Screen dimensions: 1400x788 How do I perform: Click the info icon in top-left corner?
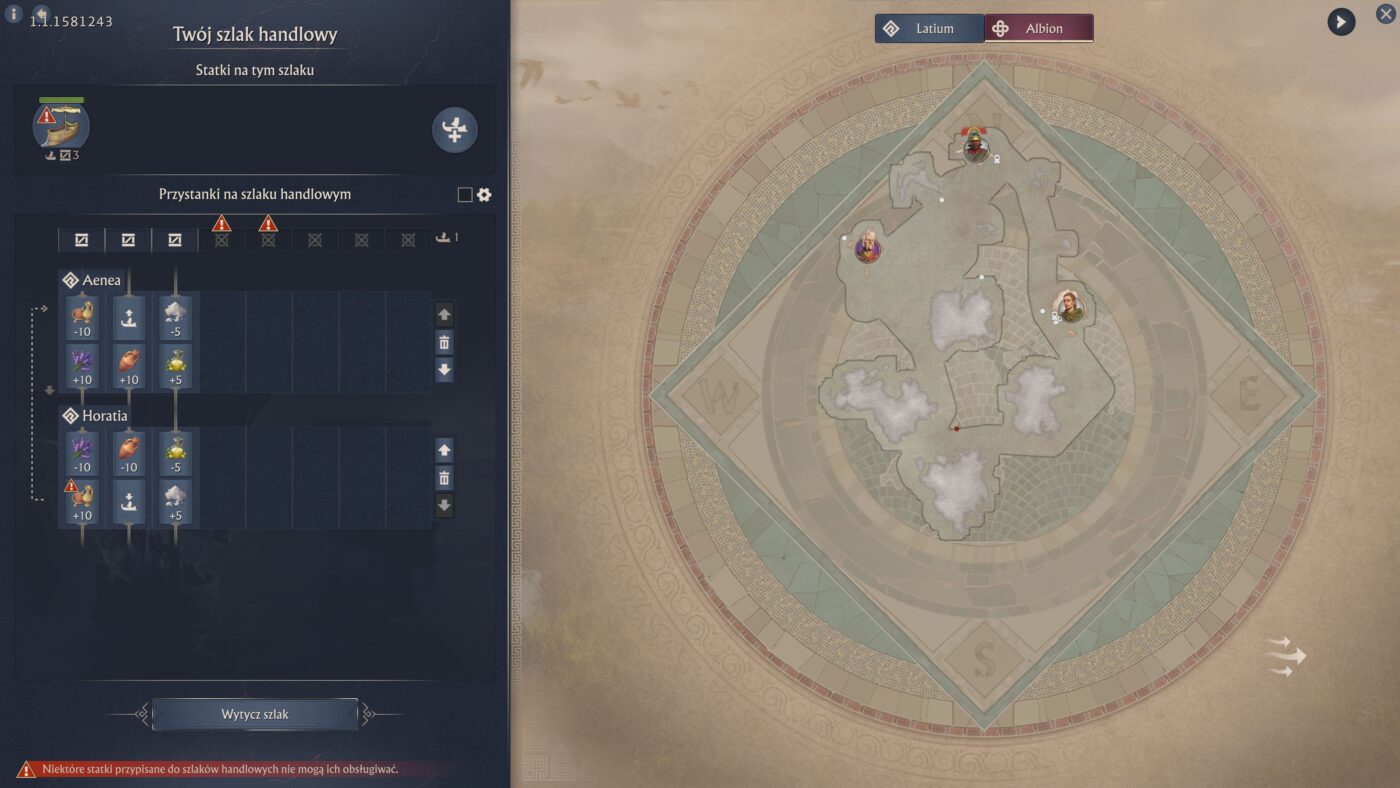coord(14,14)
